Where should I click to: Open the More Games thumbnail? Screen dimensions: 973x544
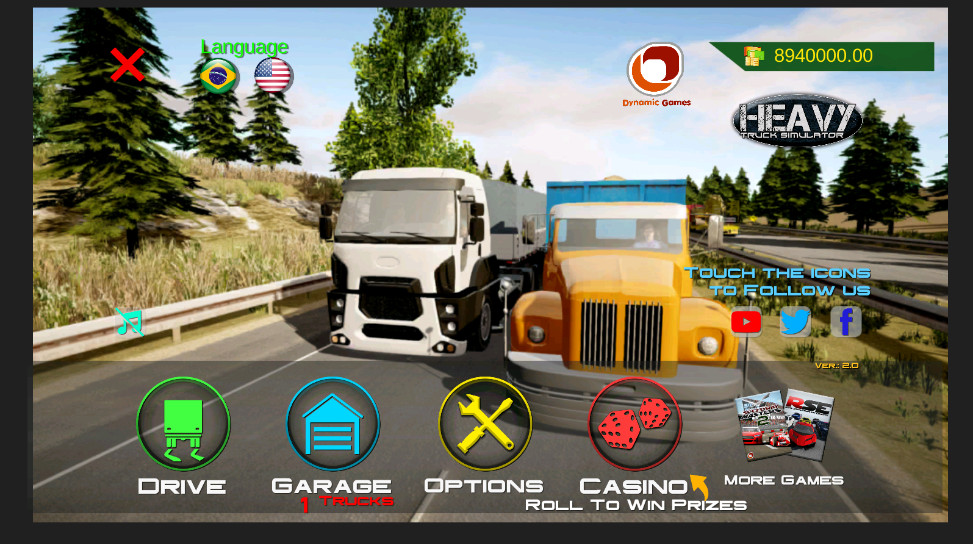coord(784,425)
